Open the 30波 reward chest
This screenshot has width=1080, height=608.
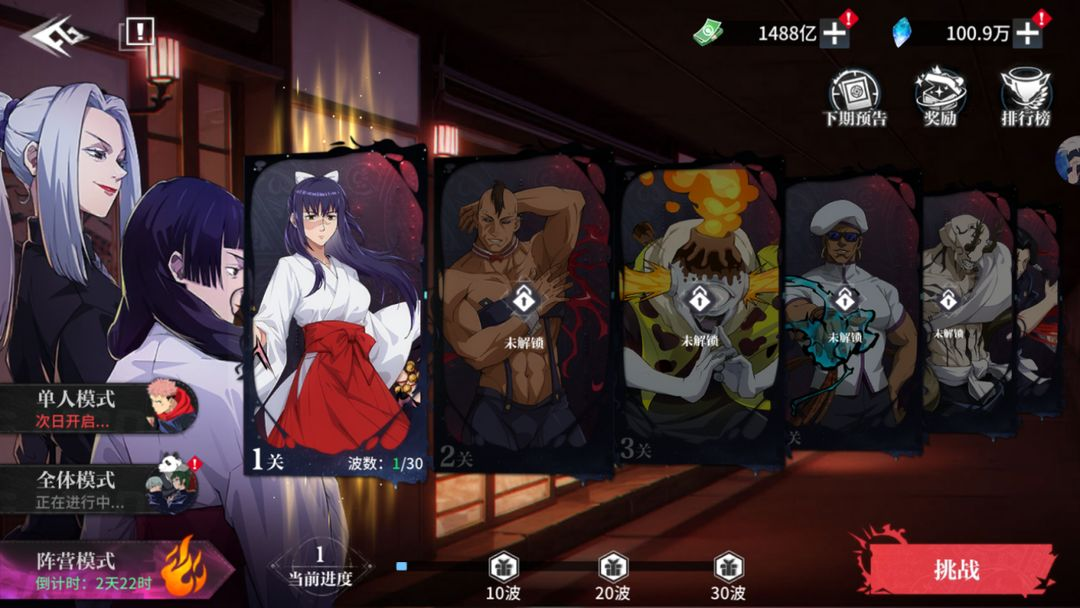[x=728, y=569]
